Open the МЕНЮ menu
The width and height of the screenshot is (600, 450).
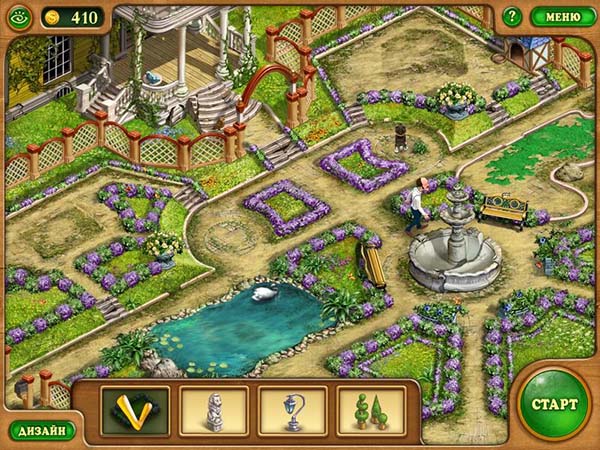[563, 16]
